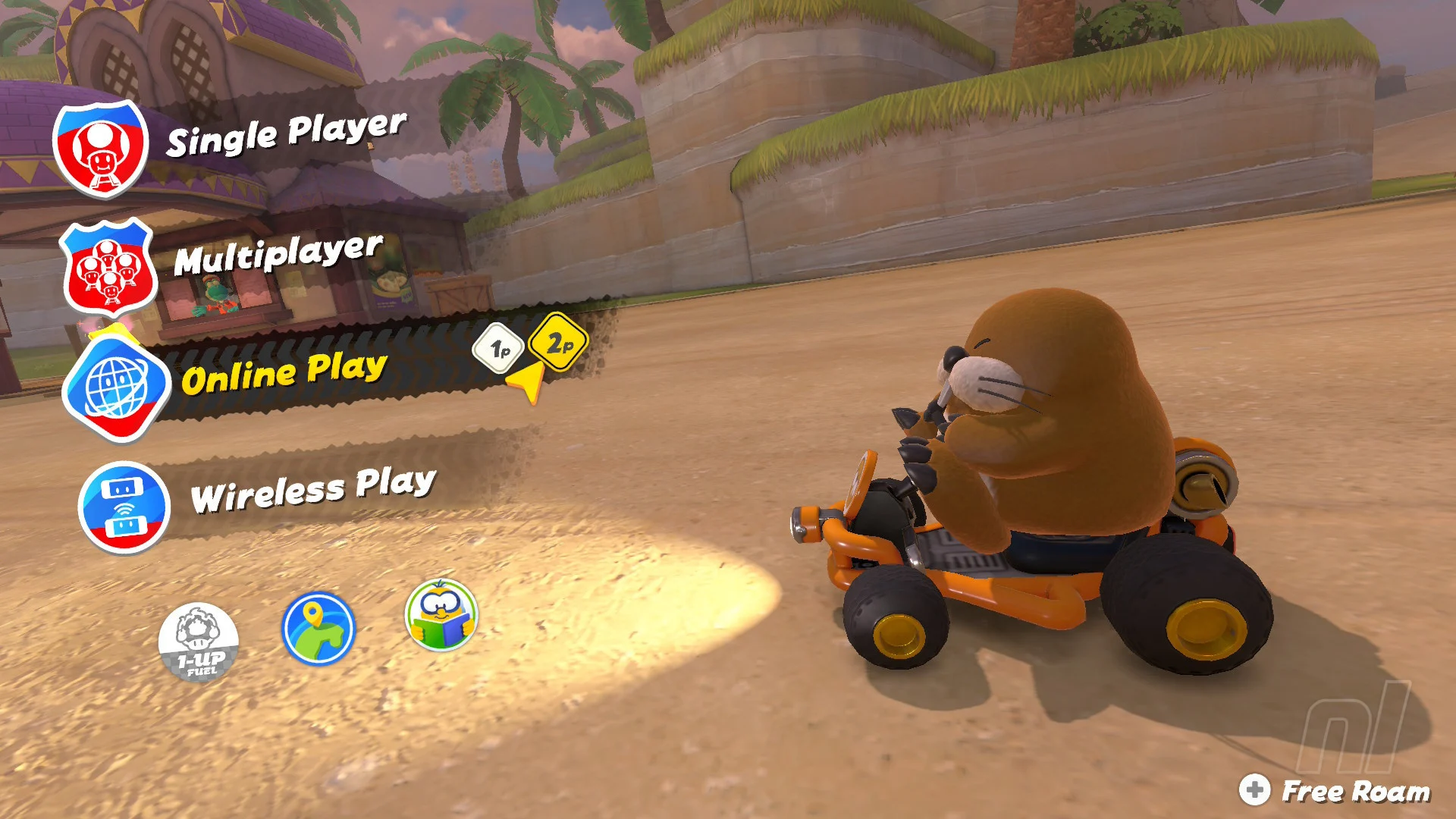Open the 1-Up Fuel mushroom icon
This screenshot has height=819, width=1456.
pyautogui.click(x=199, y=642)
